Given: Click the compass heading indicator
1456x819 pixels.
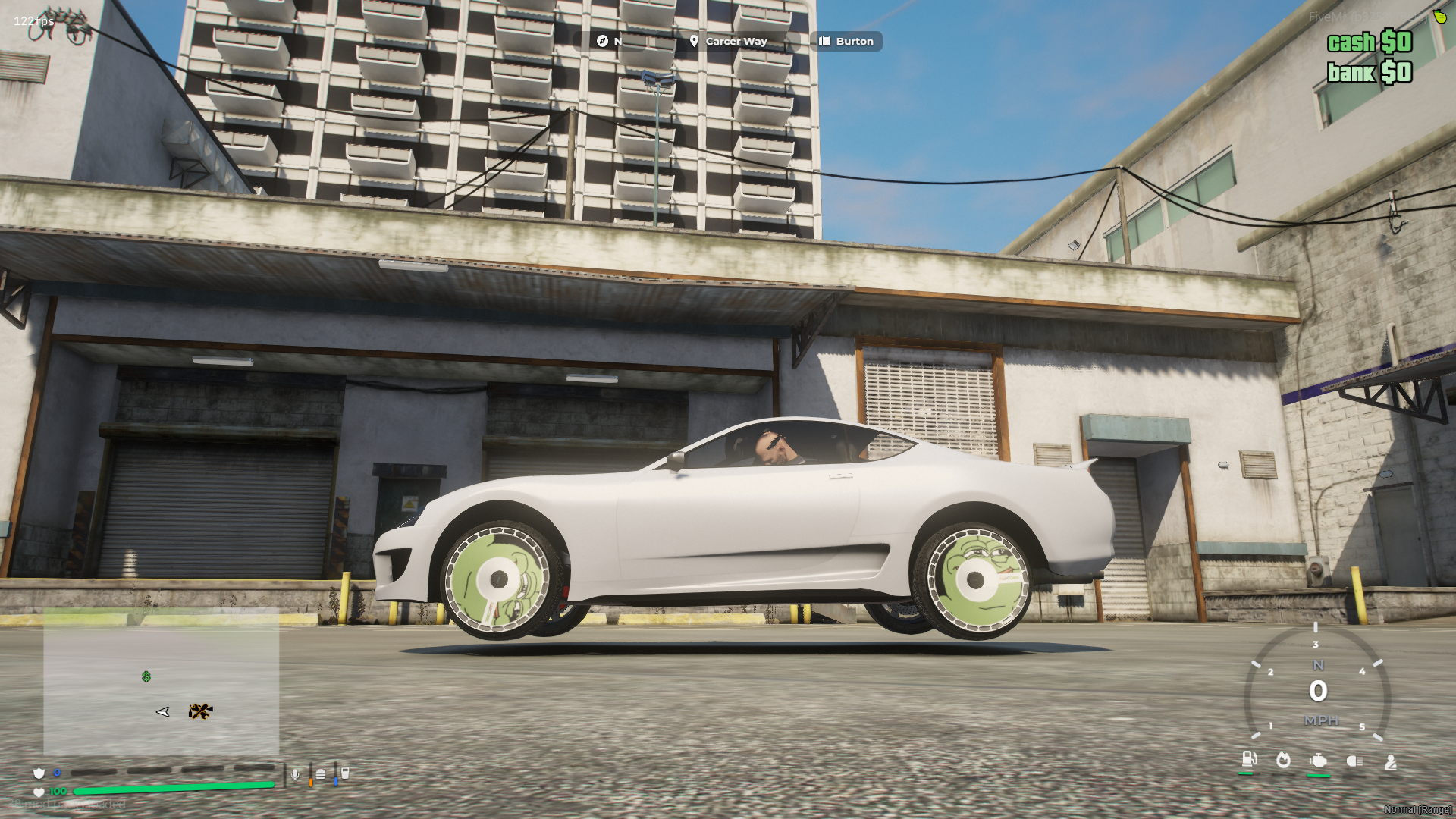Looking at the screenshot, I should [x=609, y=42].
